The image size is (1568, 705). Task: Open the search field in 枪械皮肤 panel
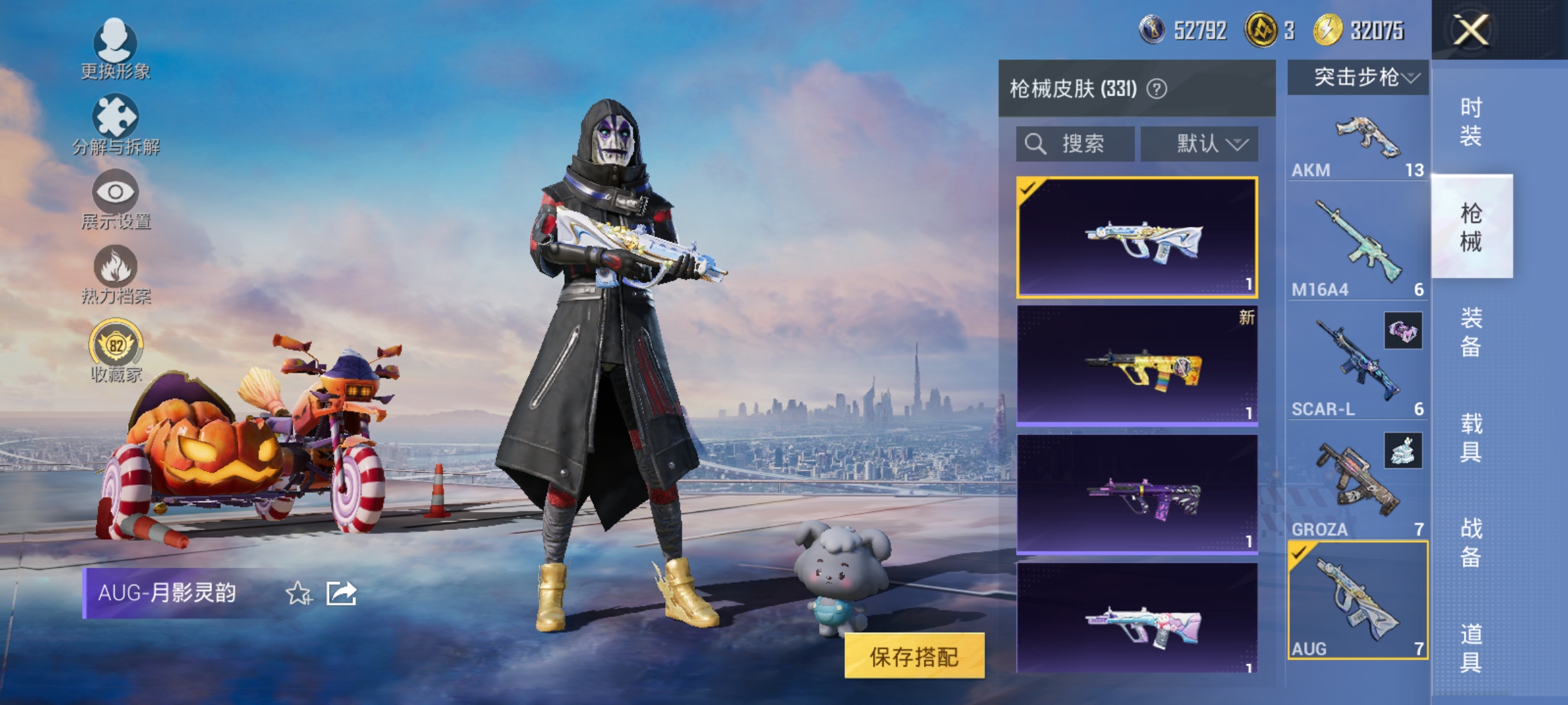point(1075,144)
